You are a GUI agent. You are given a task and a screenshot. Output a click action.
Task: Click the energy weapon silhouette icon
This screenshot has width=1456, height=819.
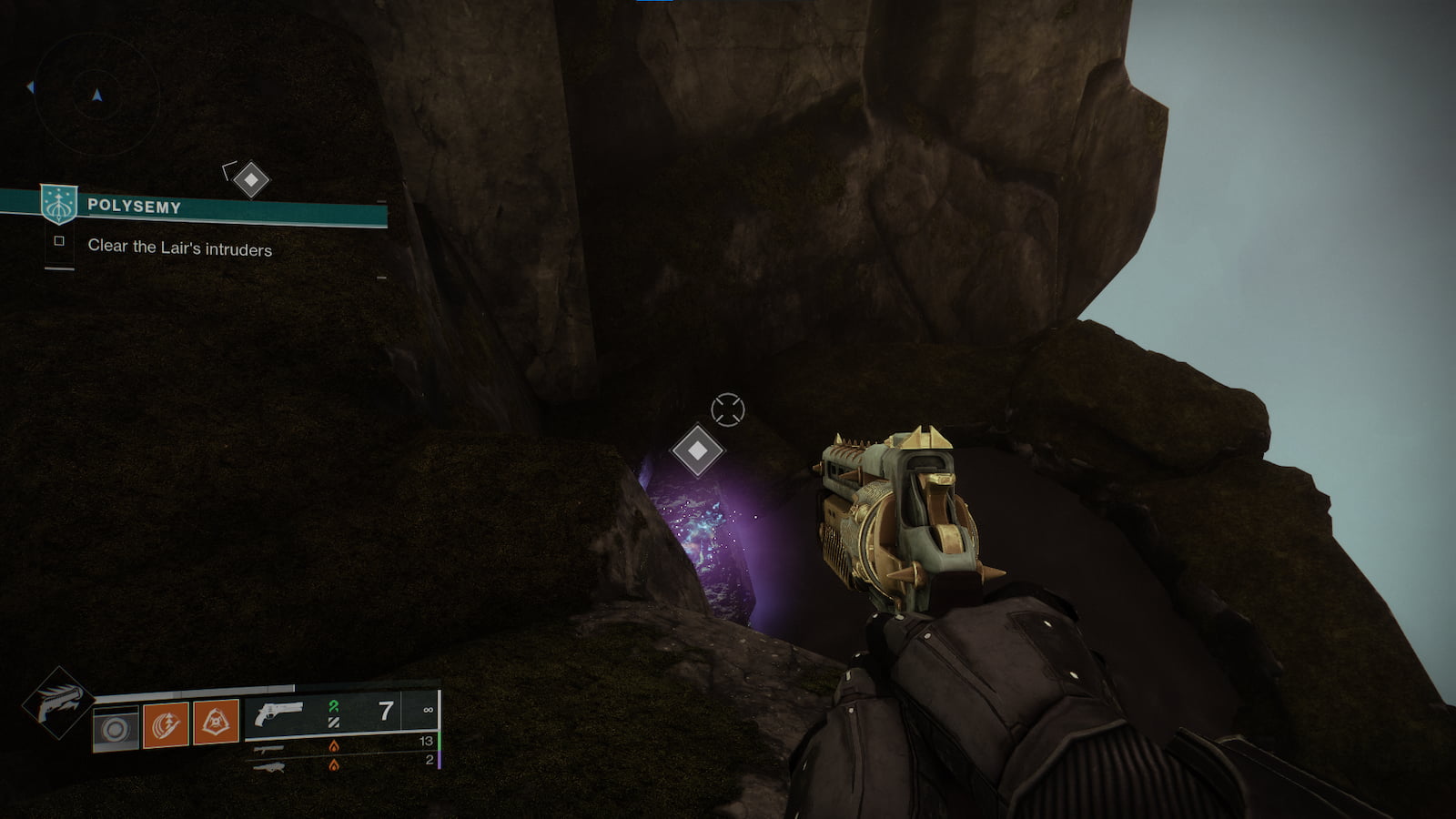click(x=270, y=750)
